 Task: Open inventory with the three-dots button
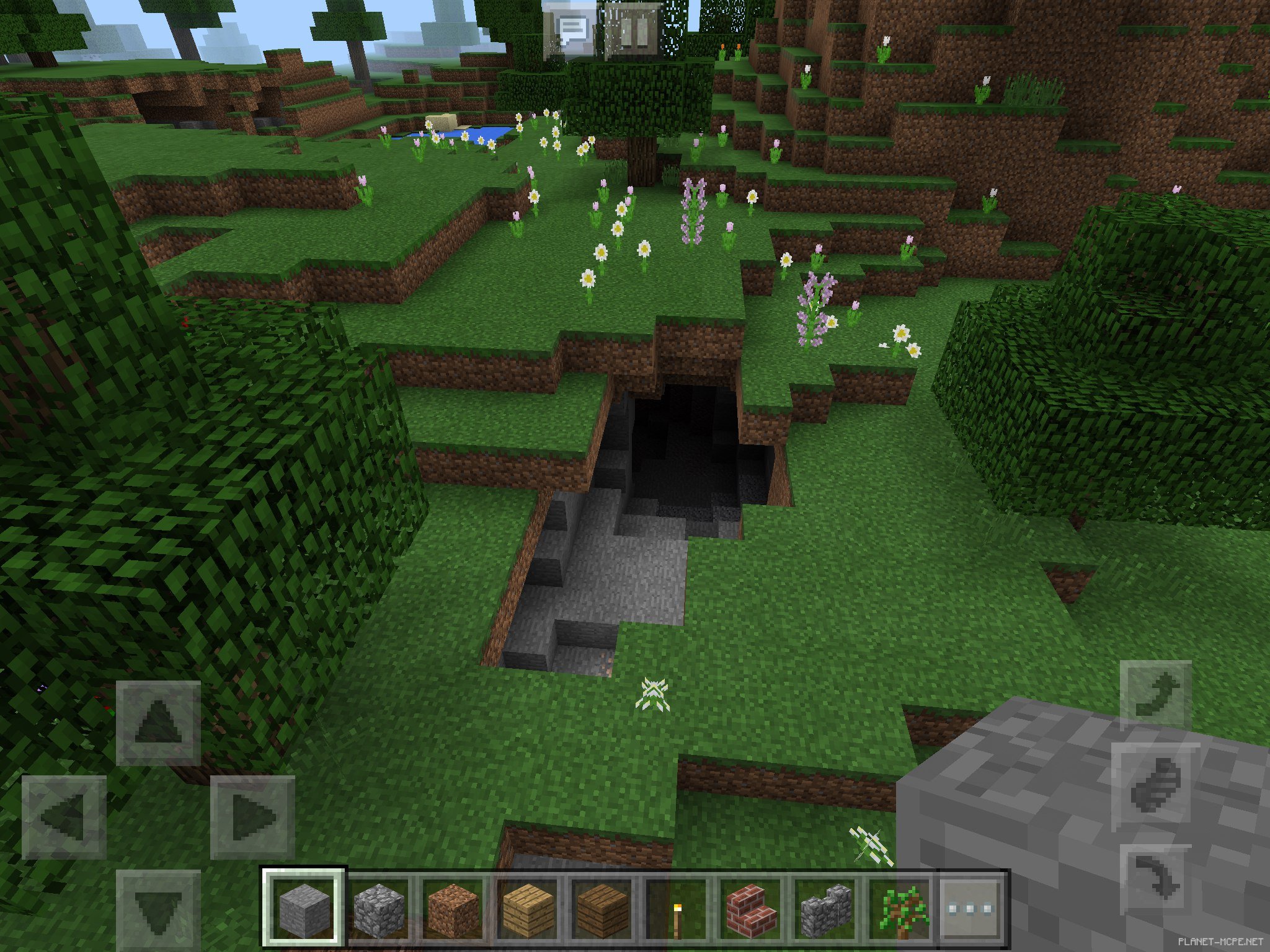972,909
